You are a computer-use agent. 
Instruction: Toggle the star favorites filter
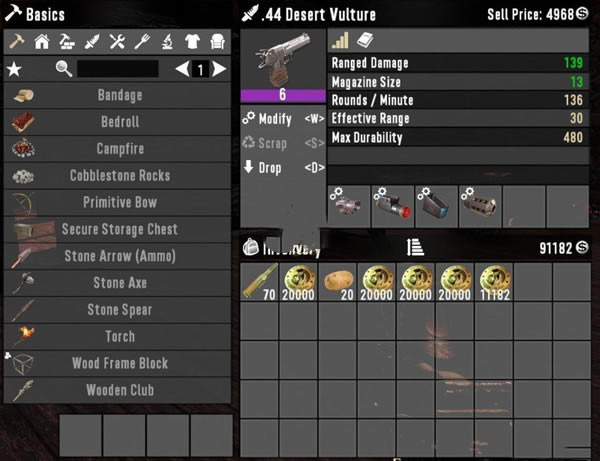(14, 69)
